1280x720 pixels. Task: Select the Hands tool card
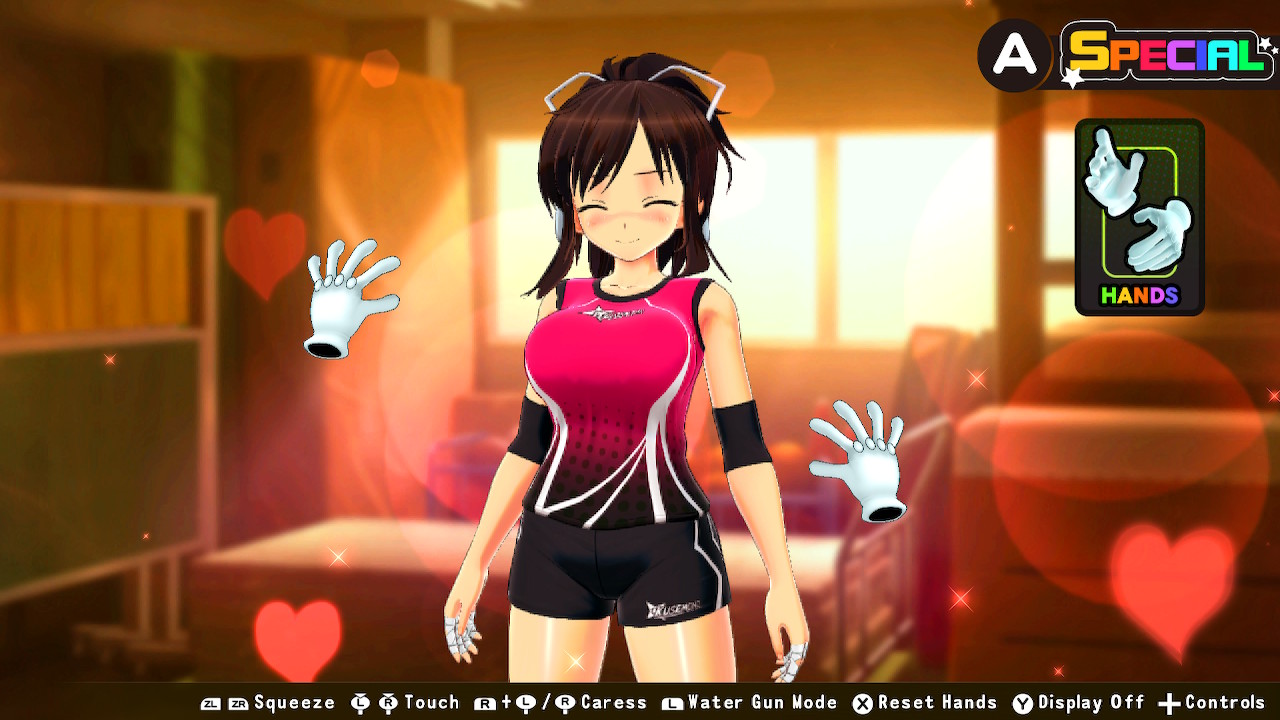click(1139, 216)
